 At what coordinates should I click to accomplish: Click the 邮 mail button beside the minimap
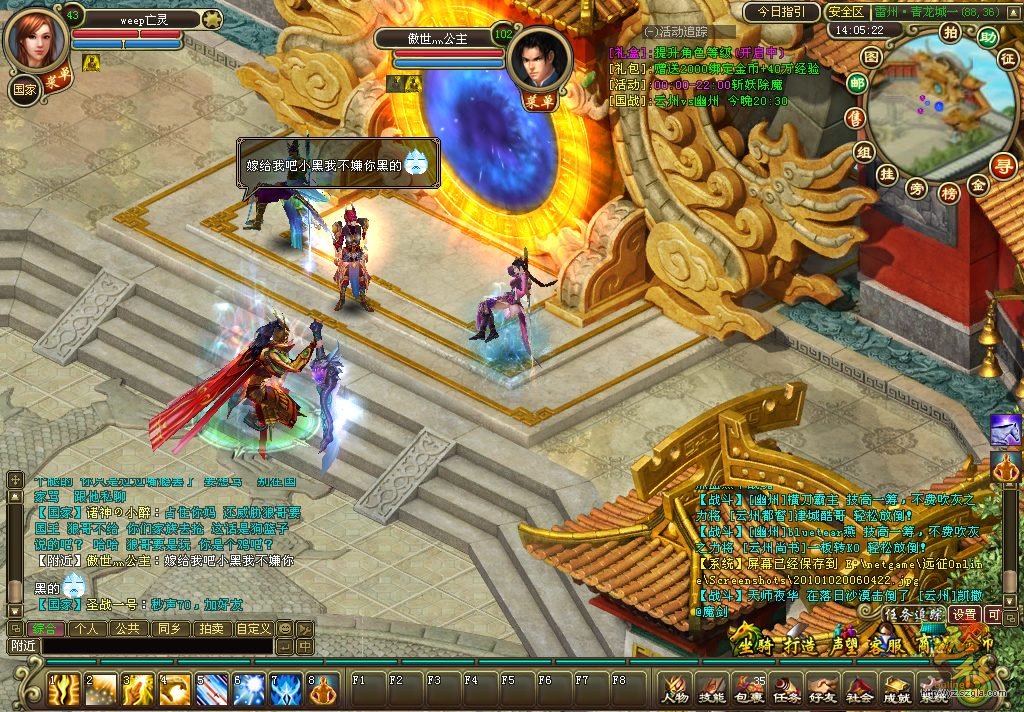pos(857,83)
